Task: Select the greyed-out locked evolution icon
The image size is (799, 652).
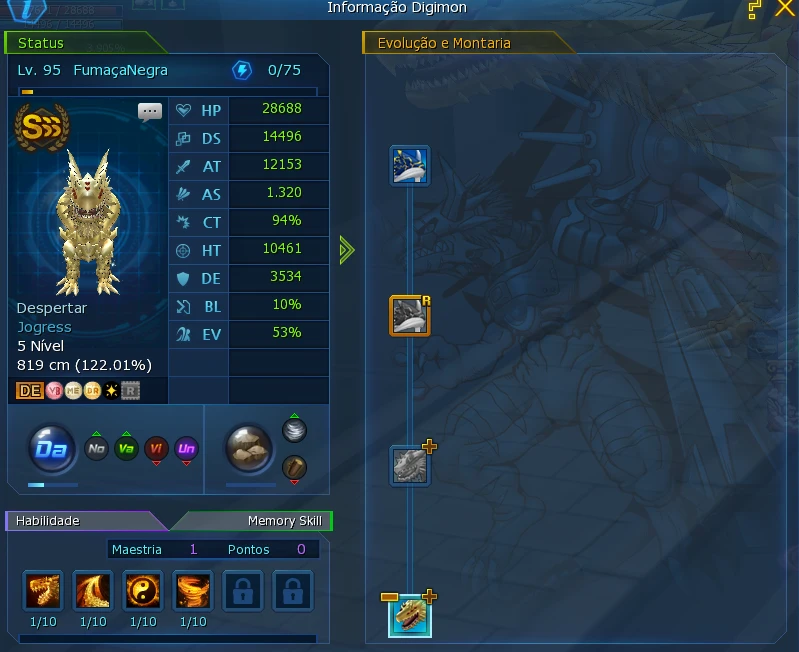Action: coord(409,465)
